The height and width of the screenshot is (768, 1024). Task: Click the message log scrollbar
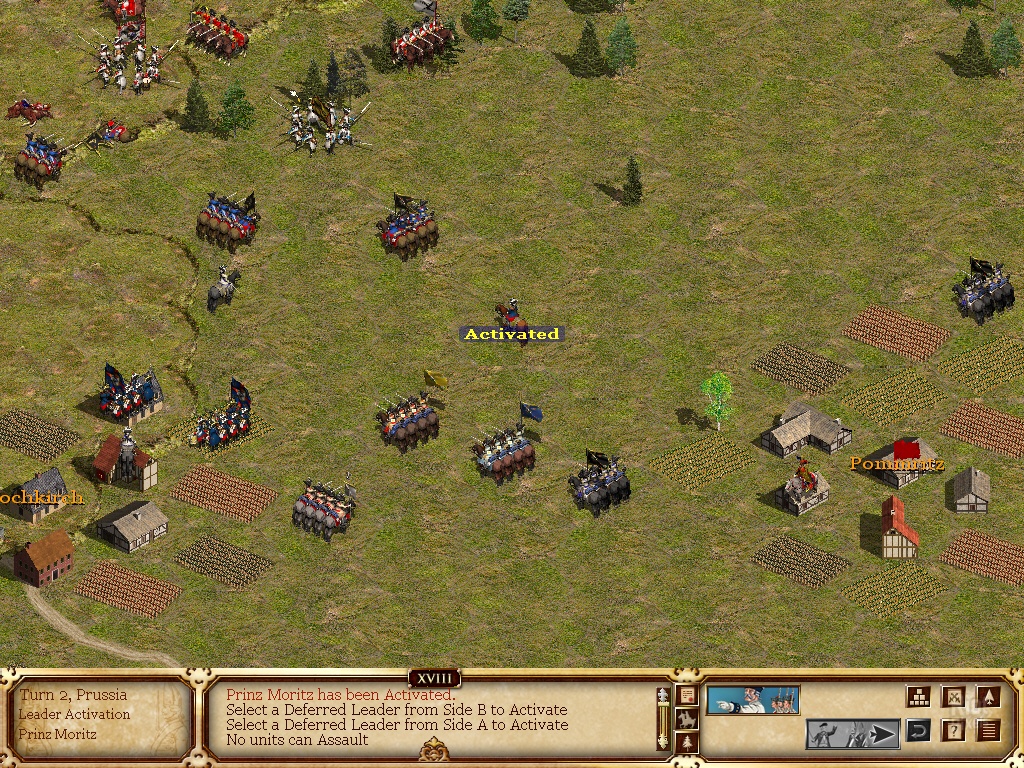pyautogui.click(x=661, y=718)
